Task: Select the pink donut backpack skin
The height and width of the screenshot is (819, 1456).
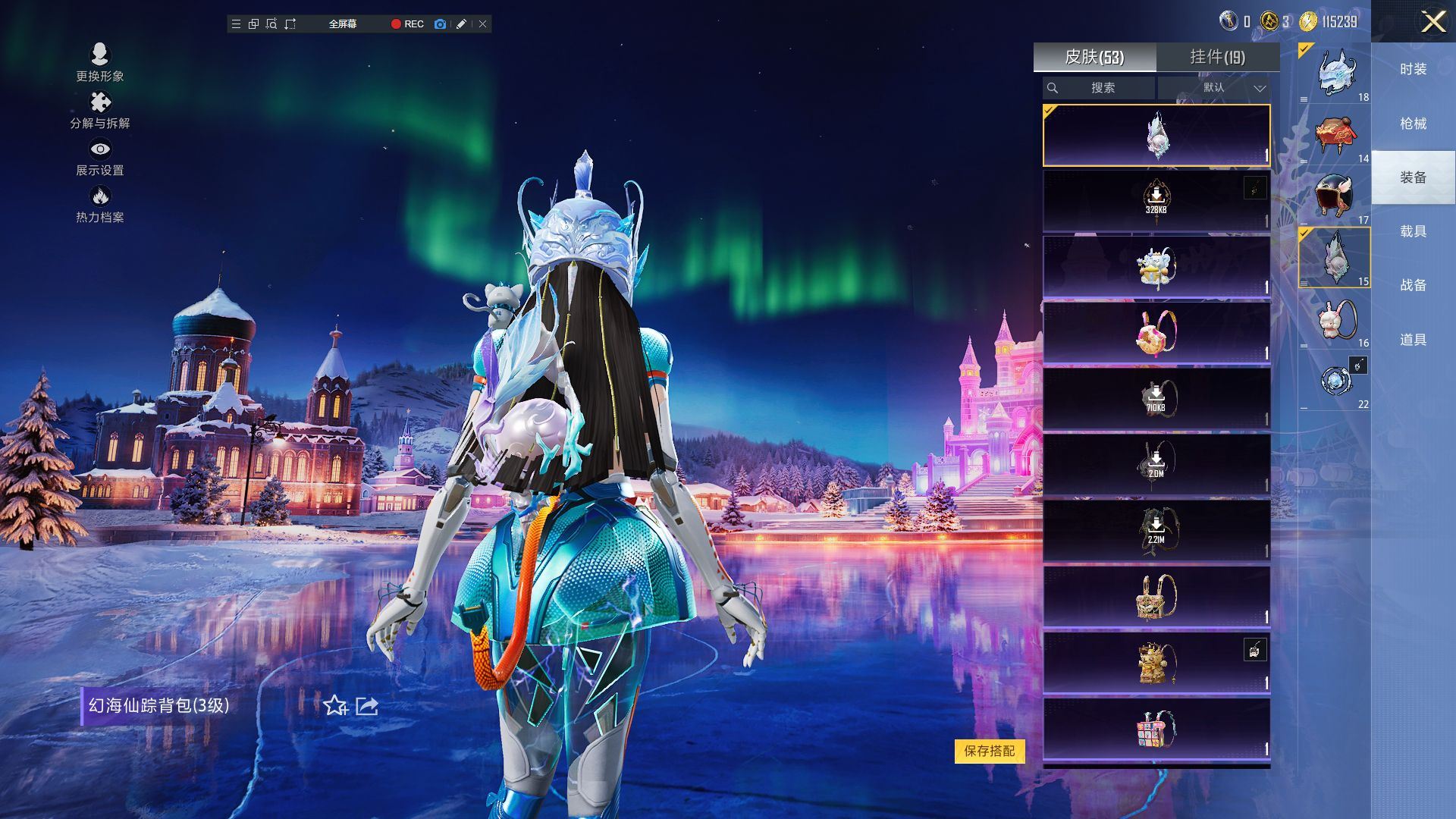Action: pyautogui.click(x=1156, y=333)
